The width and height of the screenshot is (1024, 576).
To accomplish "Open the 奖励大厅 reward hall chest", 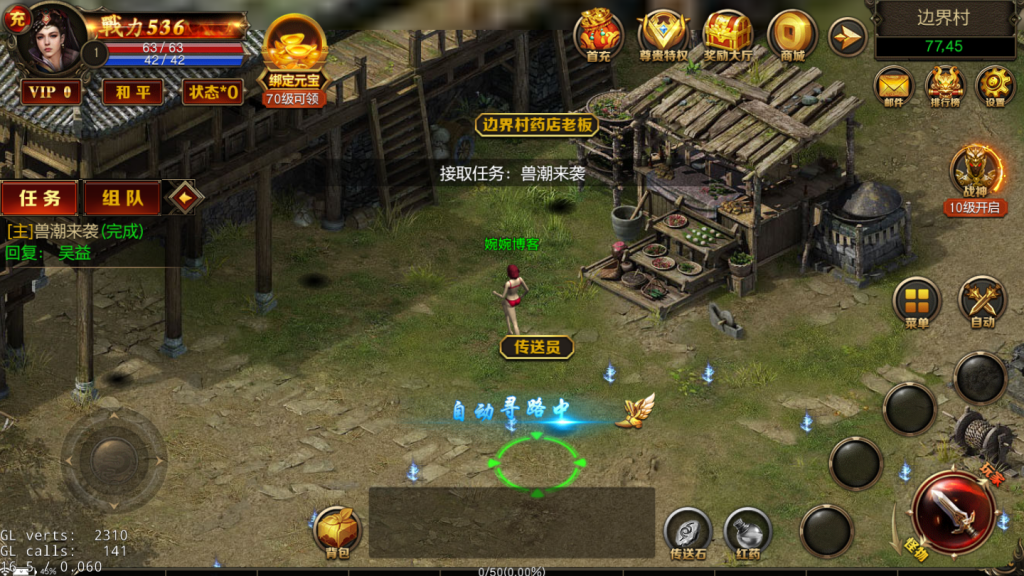I will pos(727,36).
